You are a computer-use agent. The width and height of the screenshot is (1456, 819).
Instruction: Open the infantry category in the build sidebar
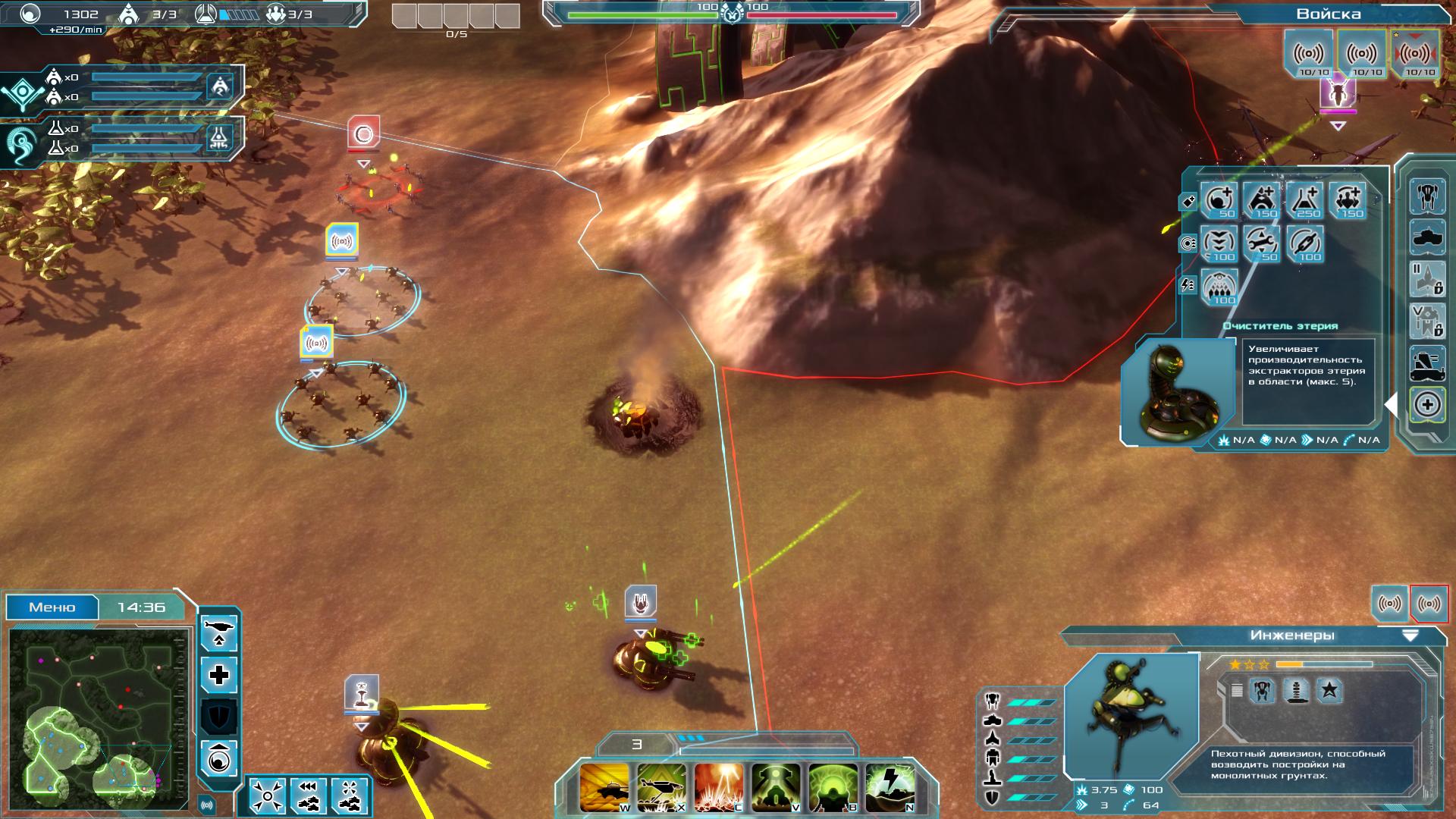click(x=1426, y=196)
